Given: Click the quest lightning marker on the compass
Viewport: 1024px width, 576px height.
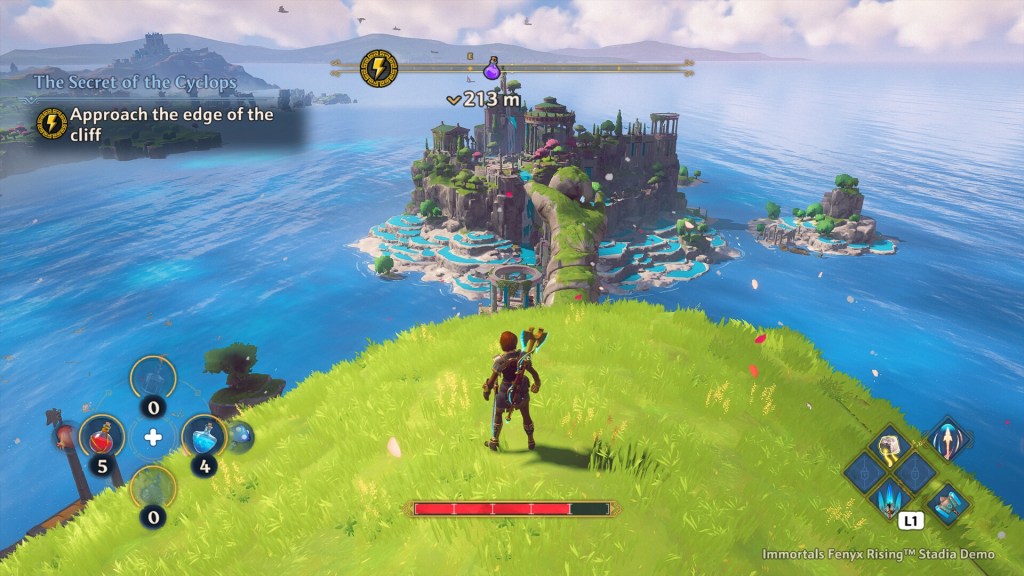Looking at the screenshot, I should [378, 67].
